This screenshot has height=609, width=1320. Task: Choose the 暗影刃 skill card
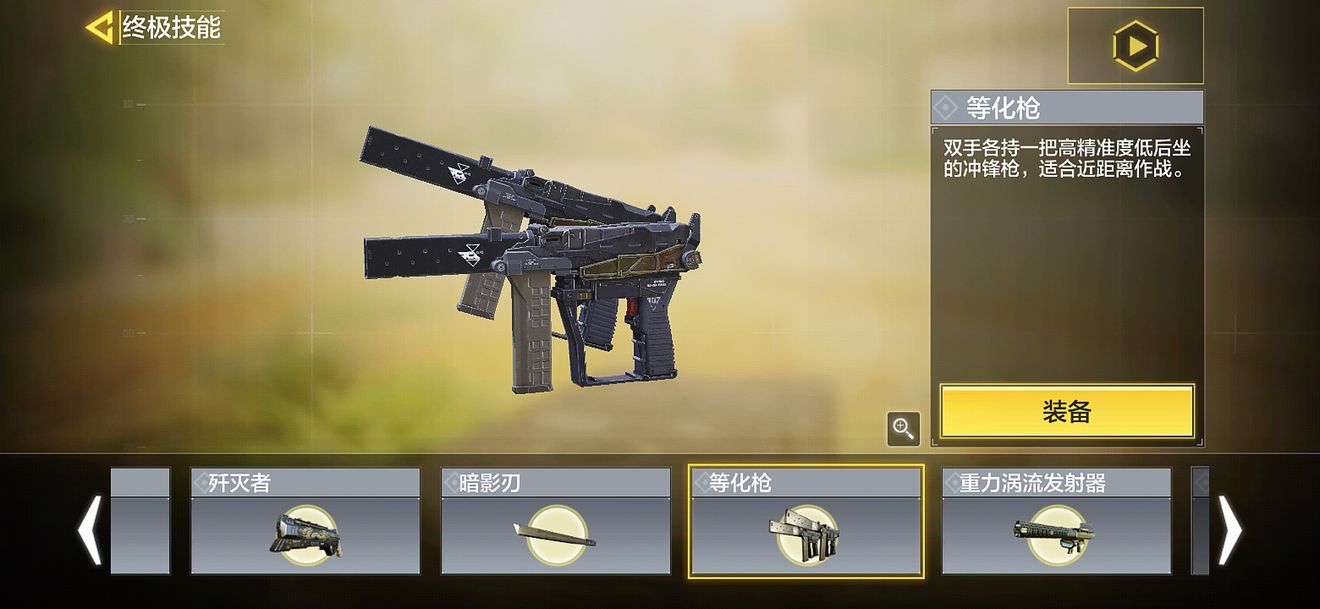point(556,521)
